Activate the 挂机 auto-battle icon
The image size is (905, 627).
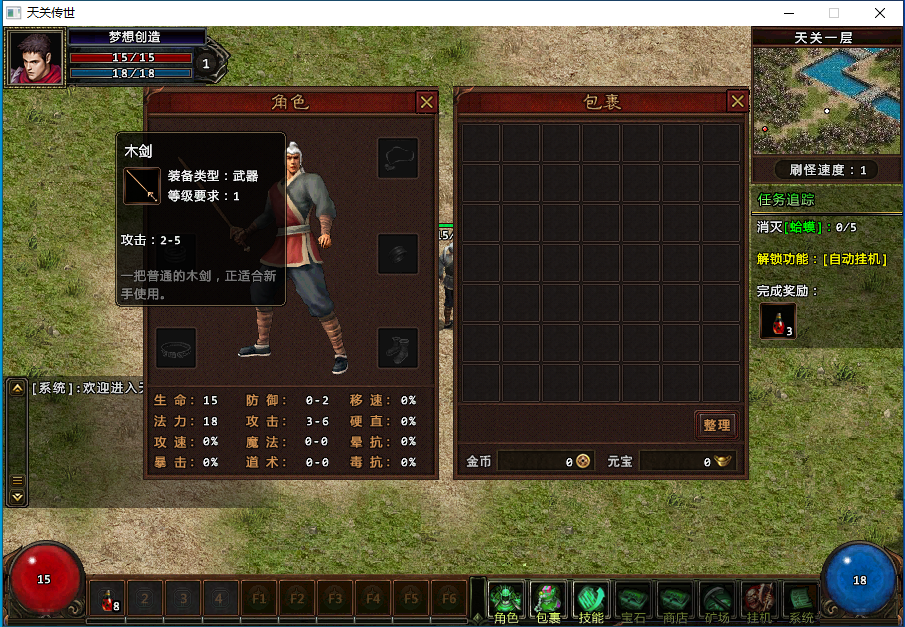pos(759,600)
